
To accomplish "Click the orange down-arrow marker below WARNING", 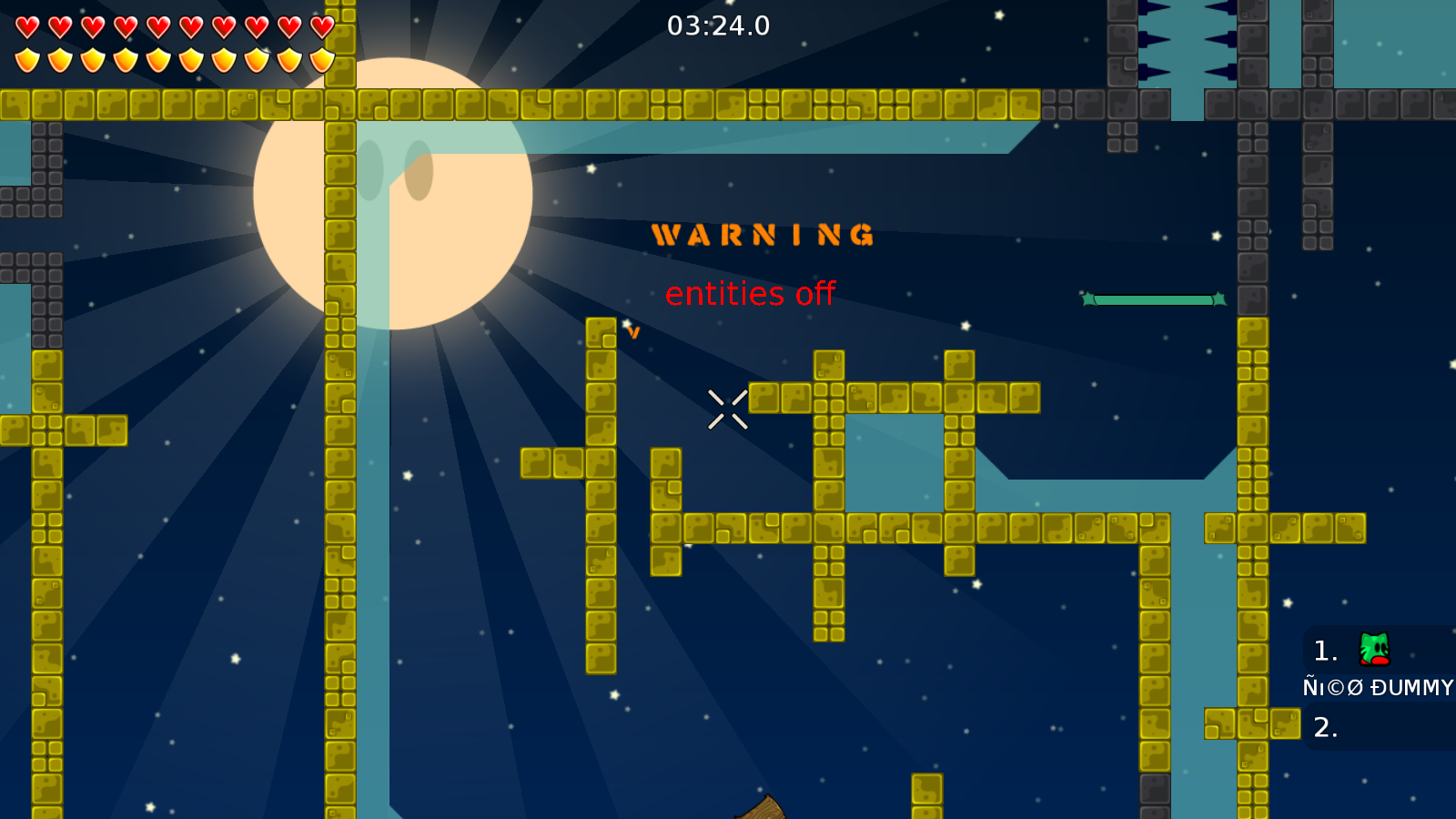I will pos(632,331).
